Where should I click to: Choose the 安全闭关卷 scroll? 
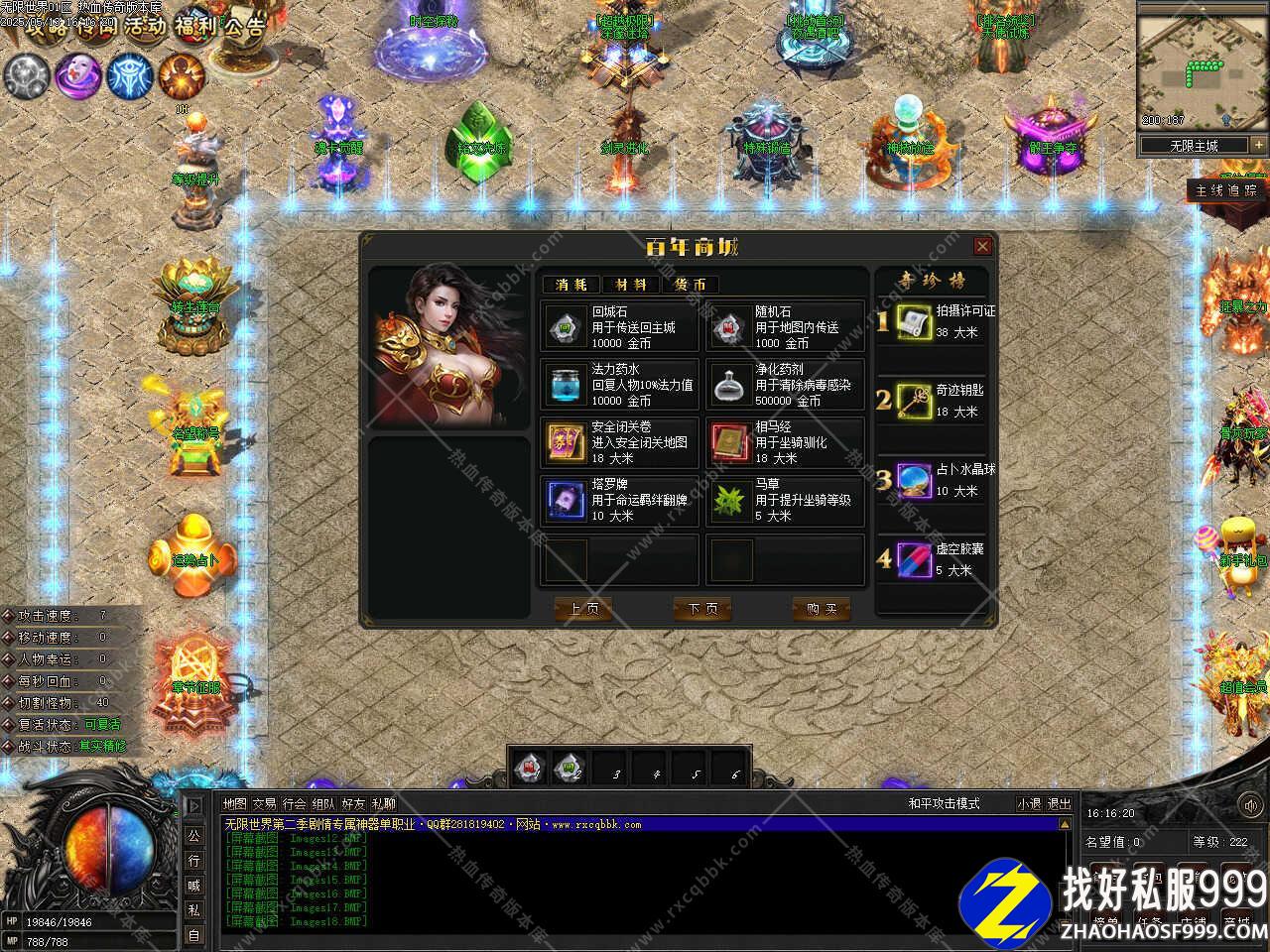point(621,442)
